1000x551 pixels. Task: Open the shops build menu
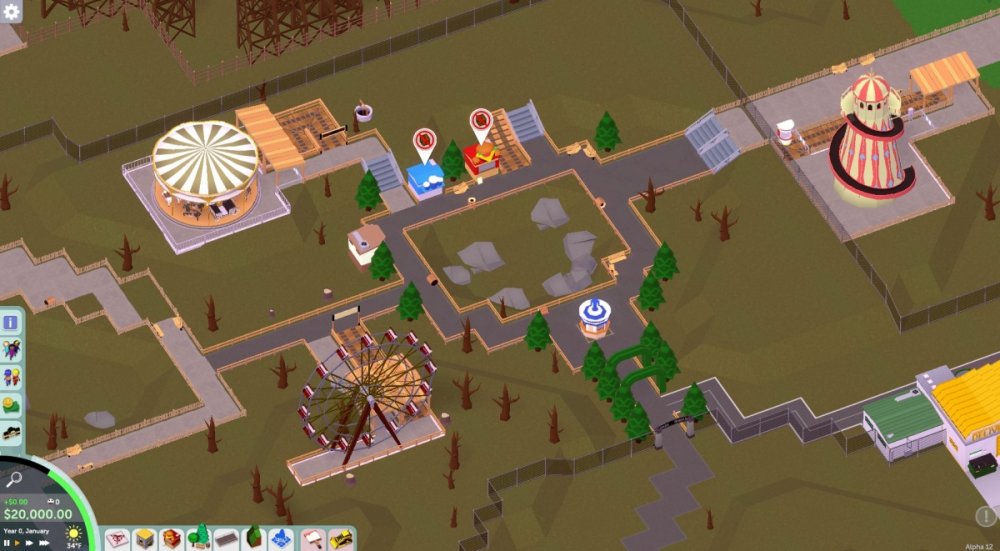pos(172,538)
